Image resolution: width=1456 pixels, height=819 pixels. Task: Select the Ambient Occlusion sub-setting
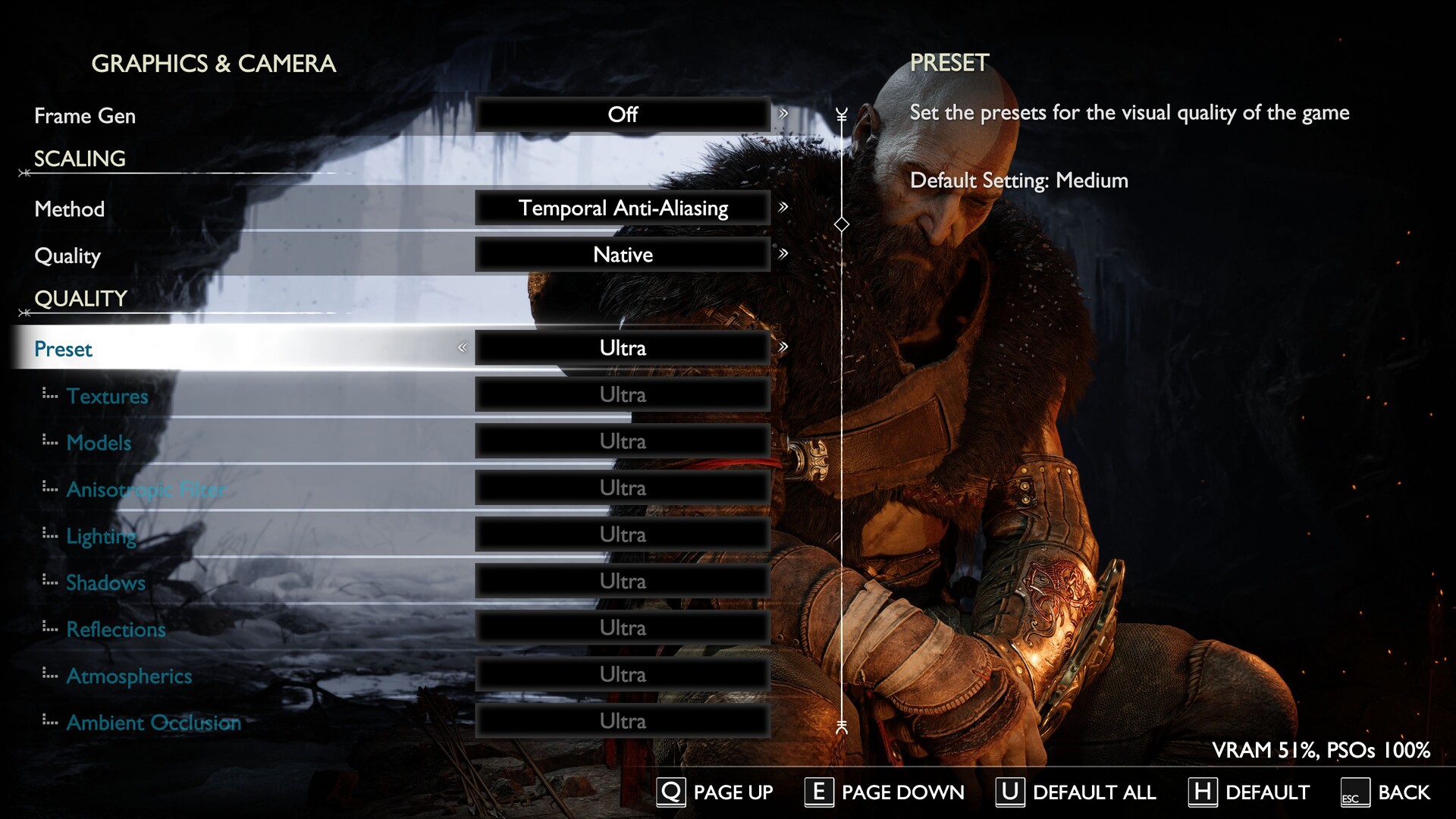coord(153,723)
